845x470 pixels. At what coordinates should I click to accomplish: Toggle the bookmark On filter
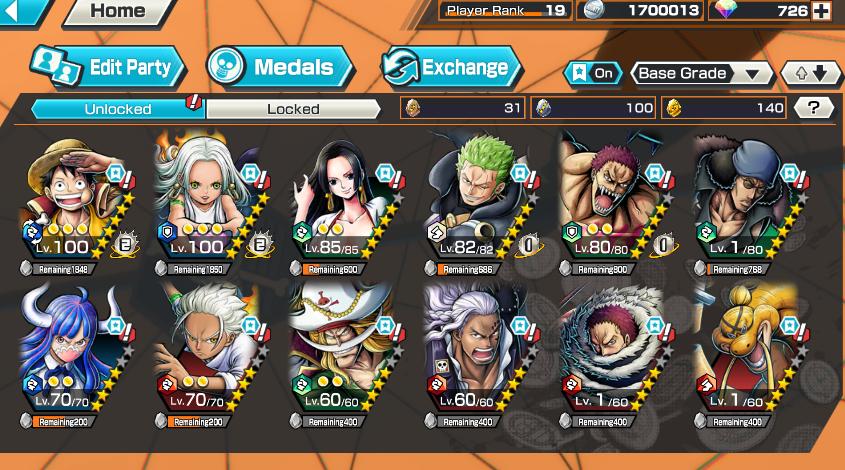591,73
